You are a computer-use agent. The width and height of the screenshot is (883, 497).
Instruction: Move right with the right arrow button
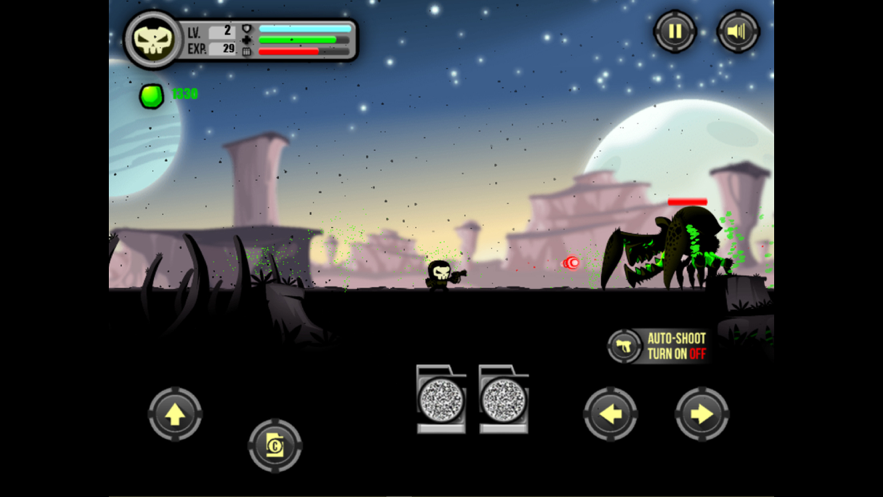[x=702, y=414]
